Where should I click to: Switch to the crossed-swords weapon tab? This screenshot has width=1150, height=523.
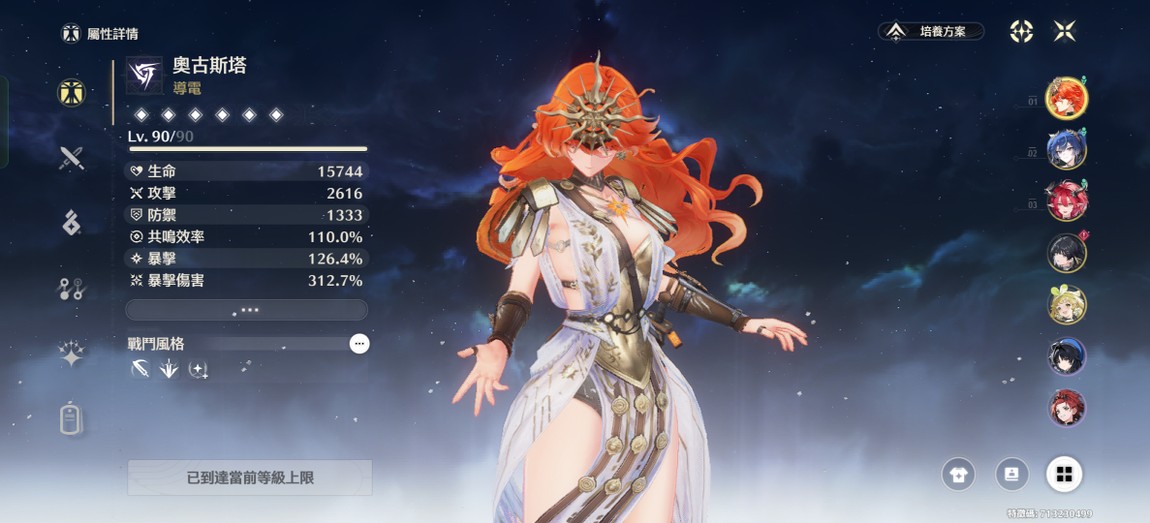tap(71, 158)
